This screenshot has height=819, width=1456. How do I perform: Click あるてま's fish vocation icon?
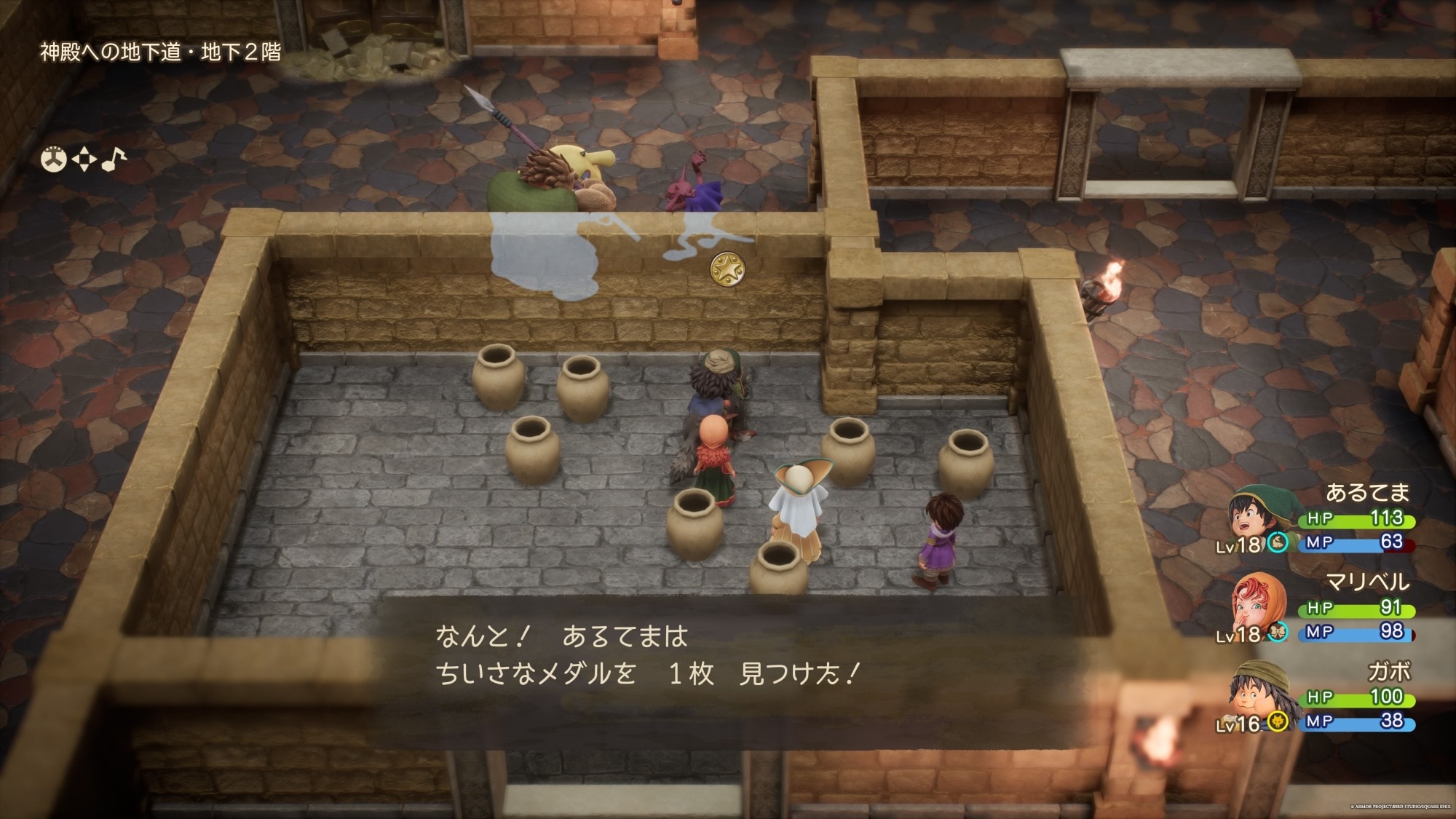tap(1277, 542)
